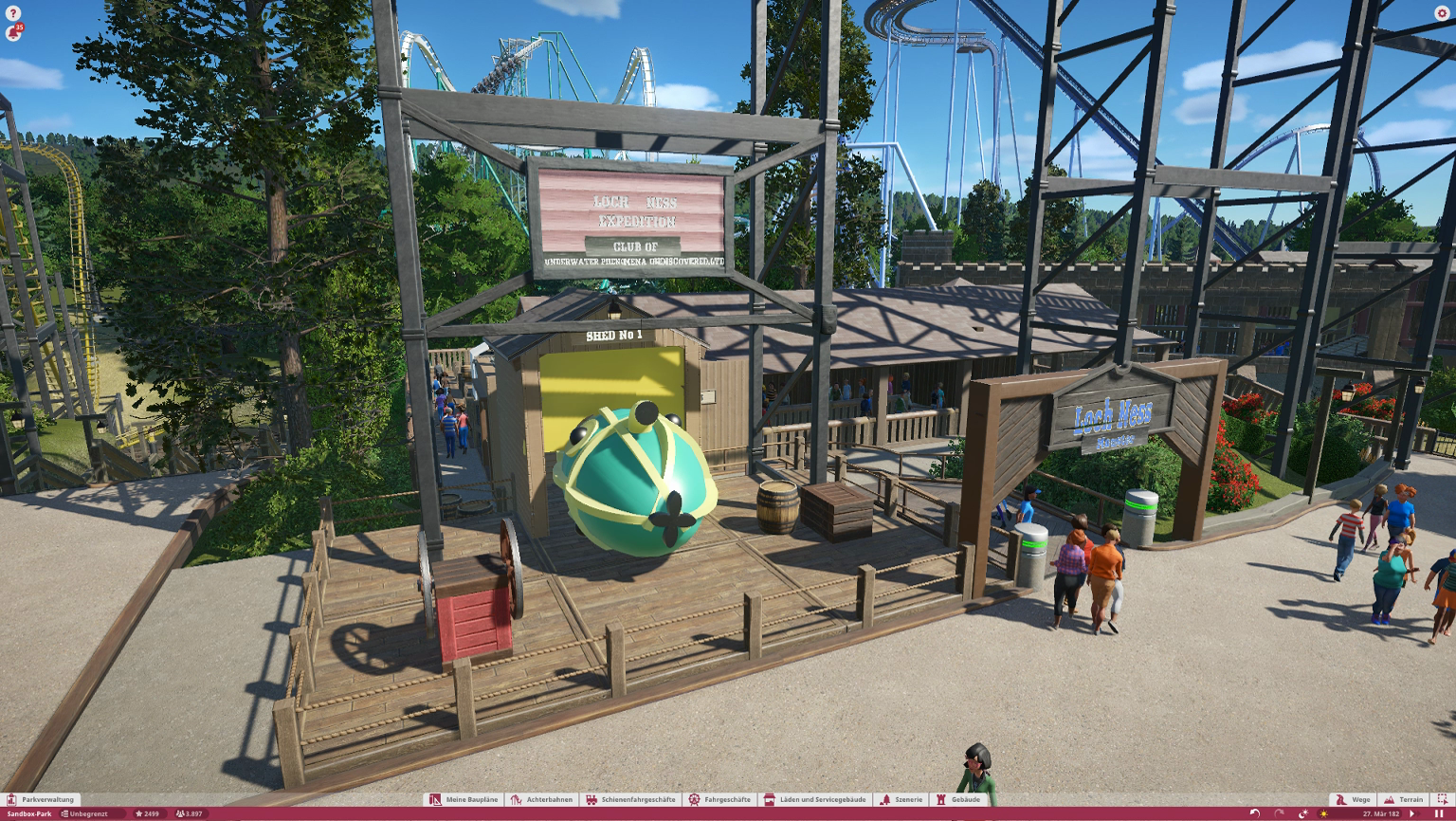
Task: Select the Achterbahnen build category
Action: 542,800
